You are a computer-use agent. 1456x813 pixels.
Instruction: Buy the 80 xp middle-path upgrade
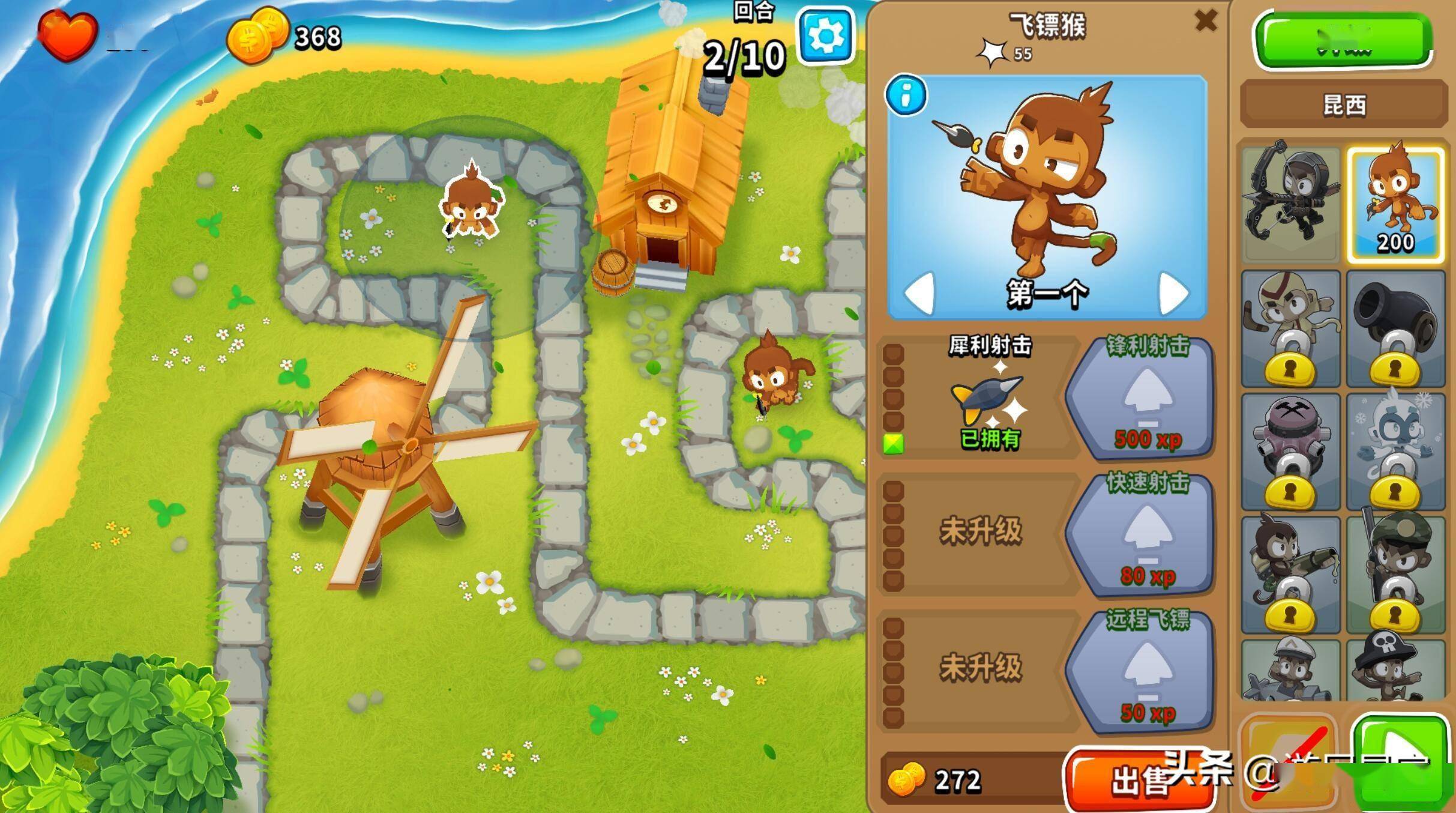click(1142, 536)
